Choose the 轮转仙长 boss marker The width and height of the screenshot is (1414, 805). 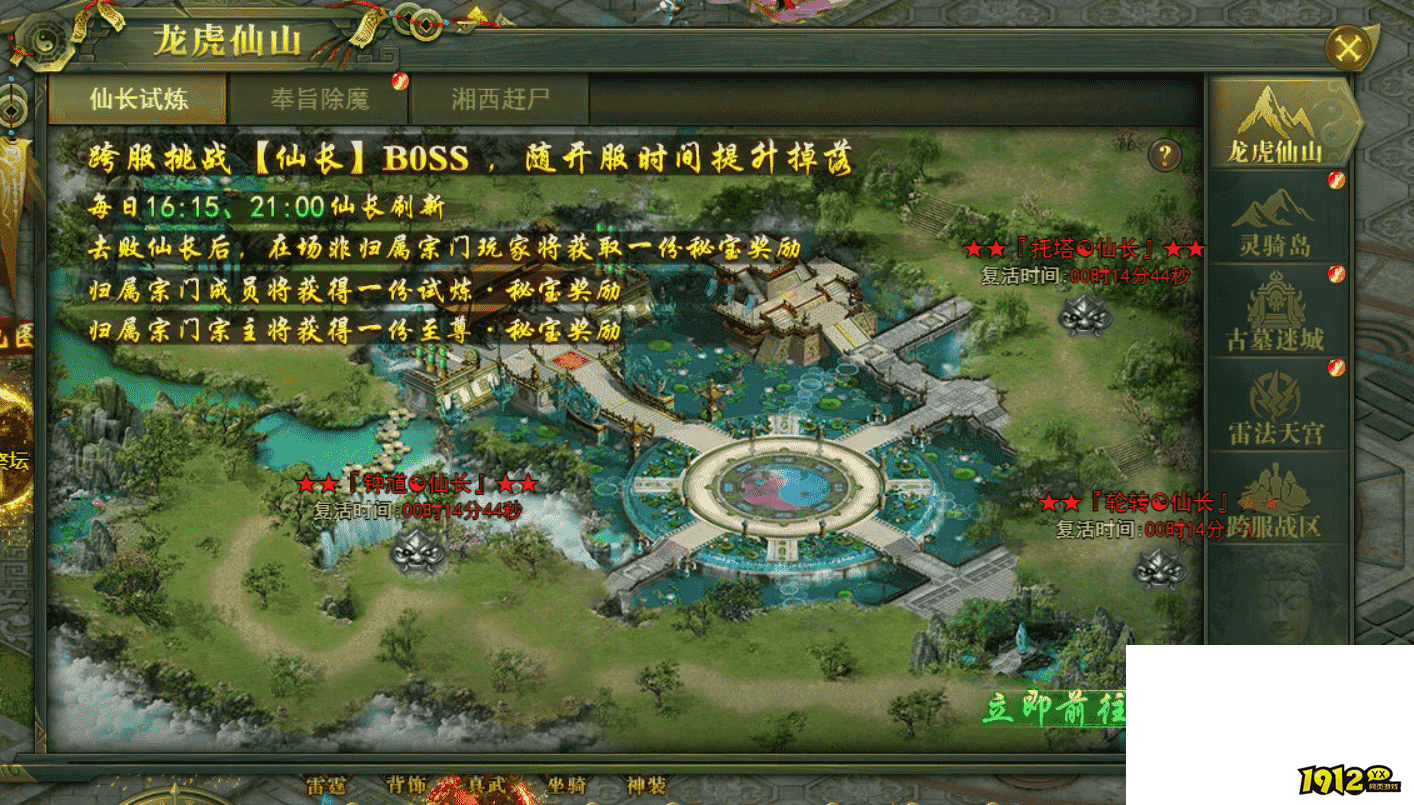coord(1160,569)
